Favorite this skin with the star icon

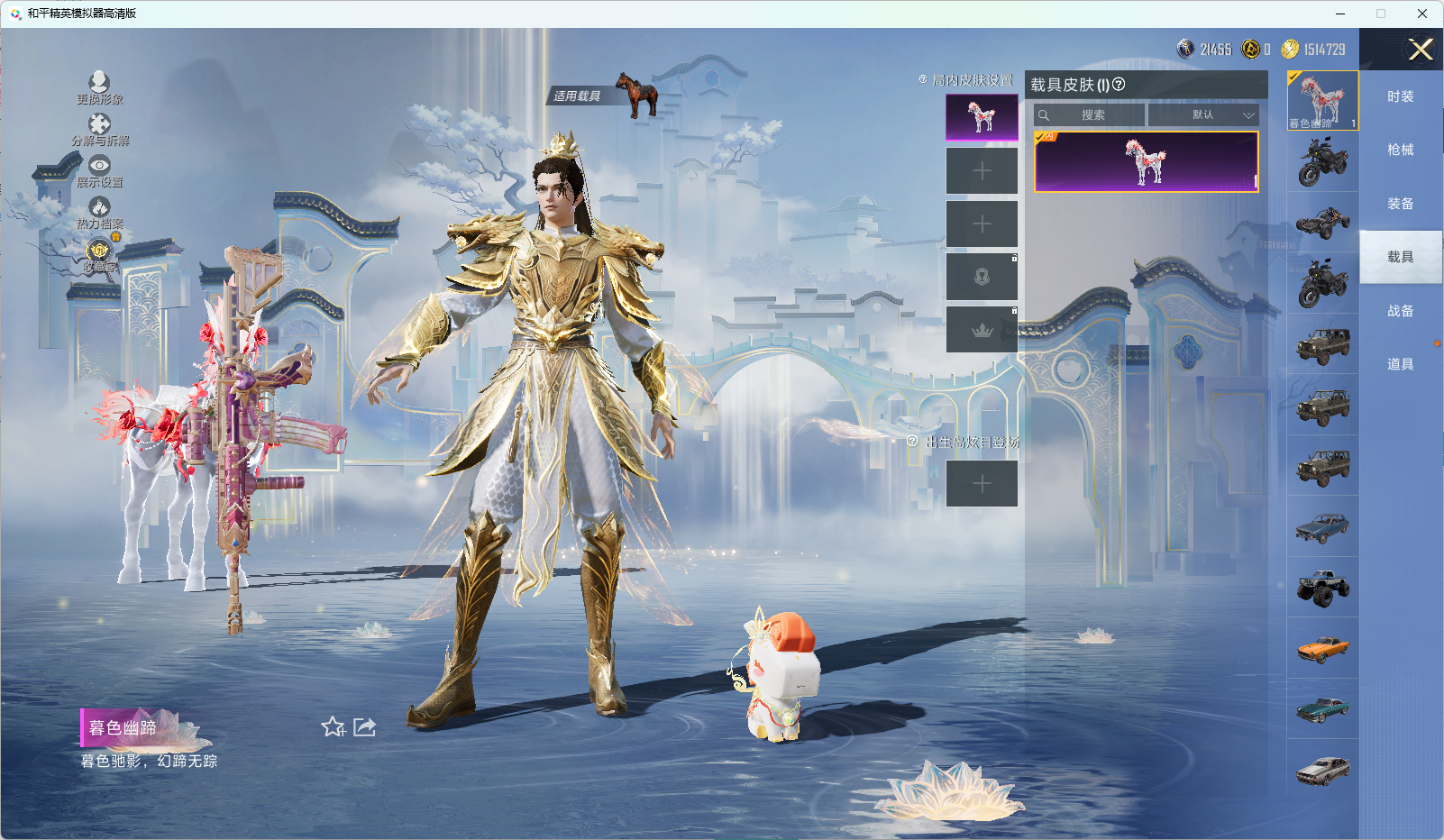click(333, 726)
